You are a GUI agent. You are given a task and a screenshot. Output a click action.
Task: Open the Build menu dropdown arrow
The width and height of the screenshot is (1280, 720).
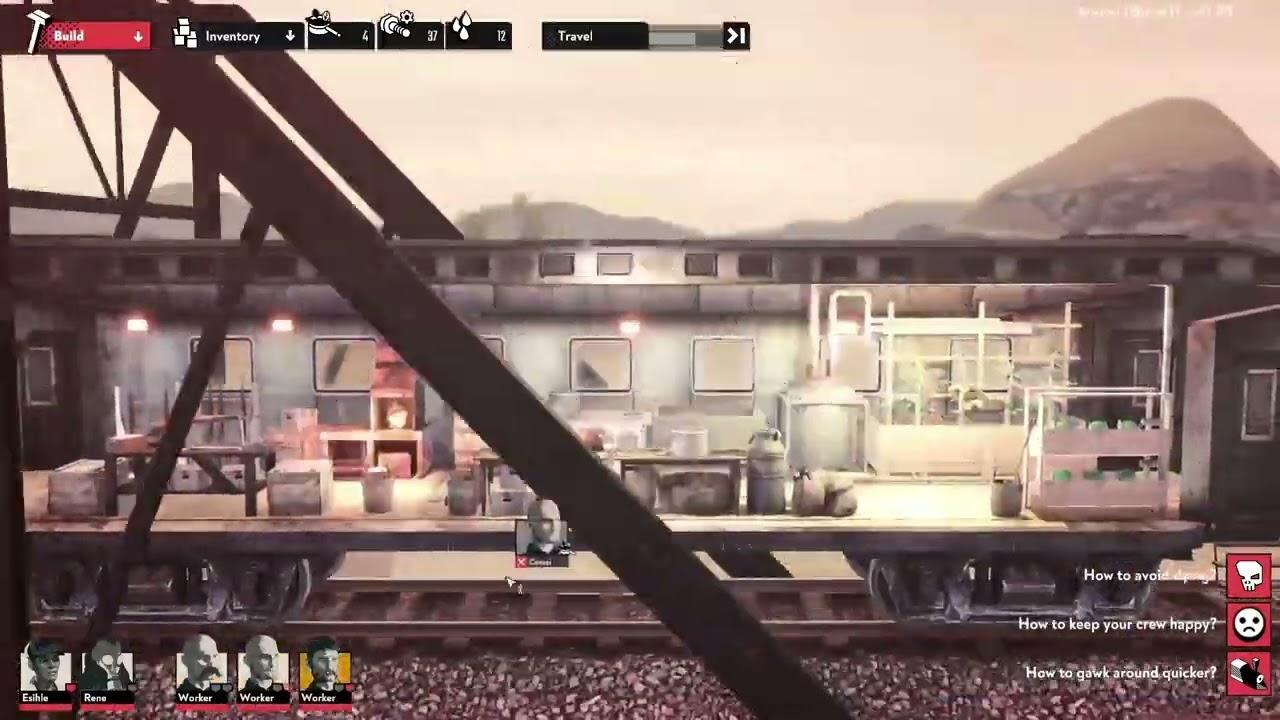[138, 35]
